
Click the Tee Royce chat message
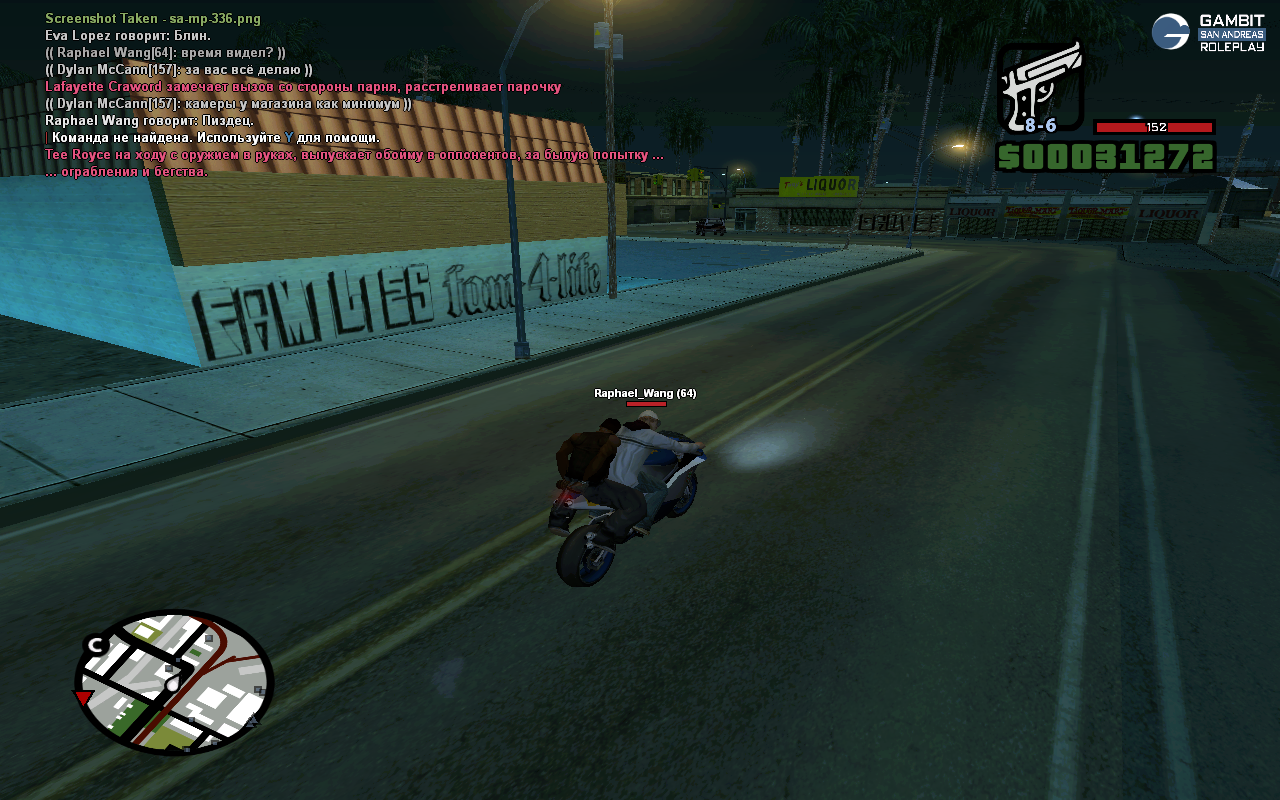[x=354, y=155]
